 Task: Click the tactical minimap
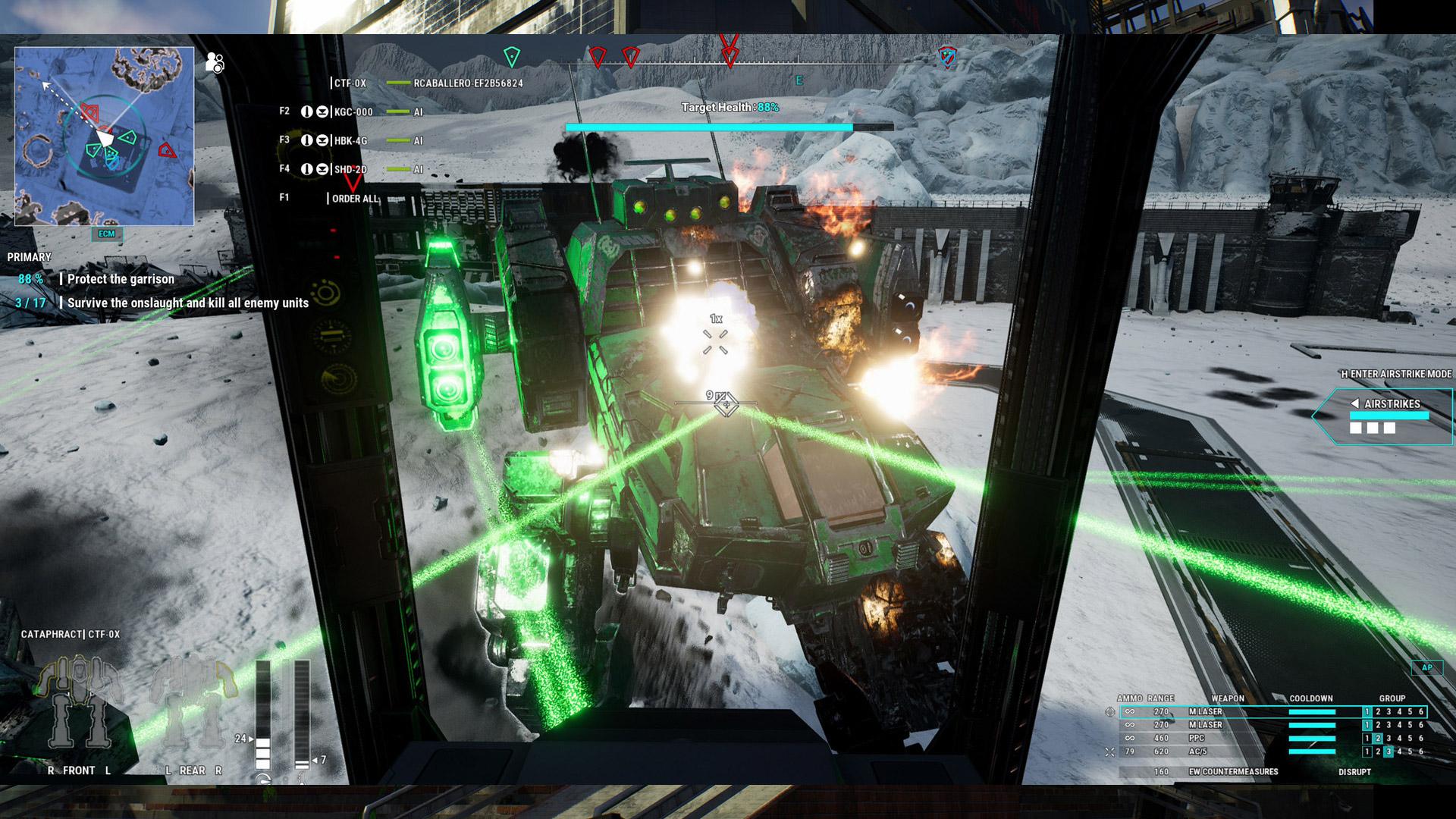coord(104,136)
